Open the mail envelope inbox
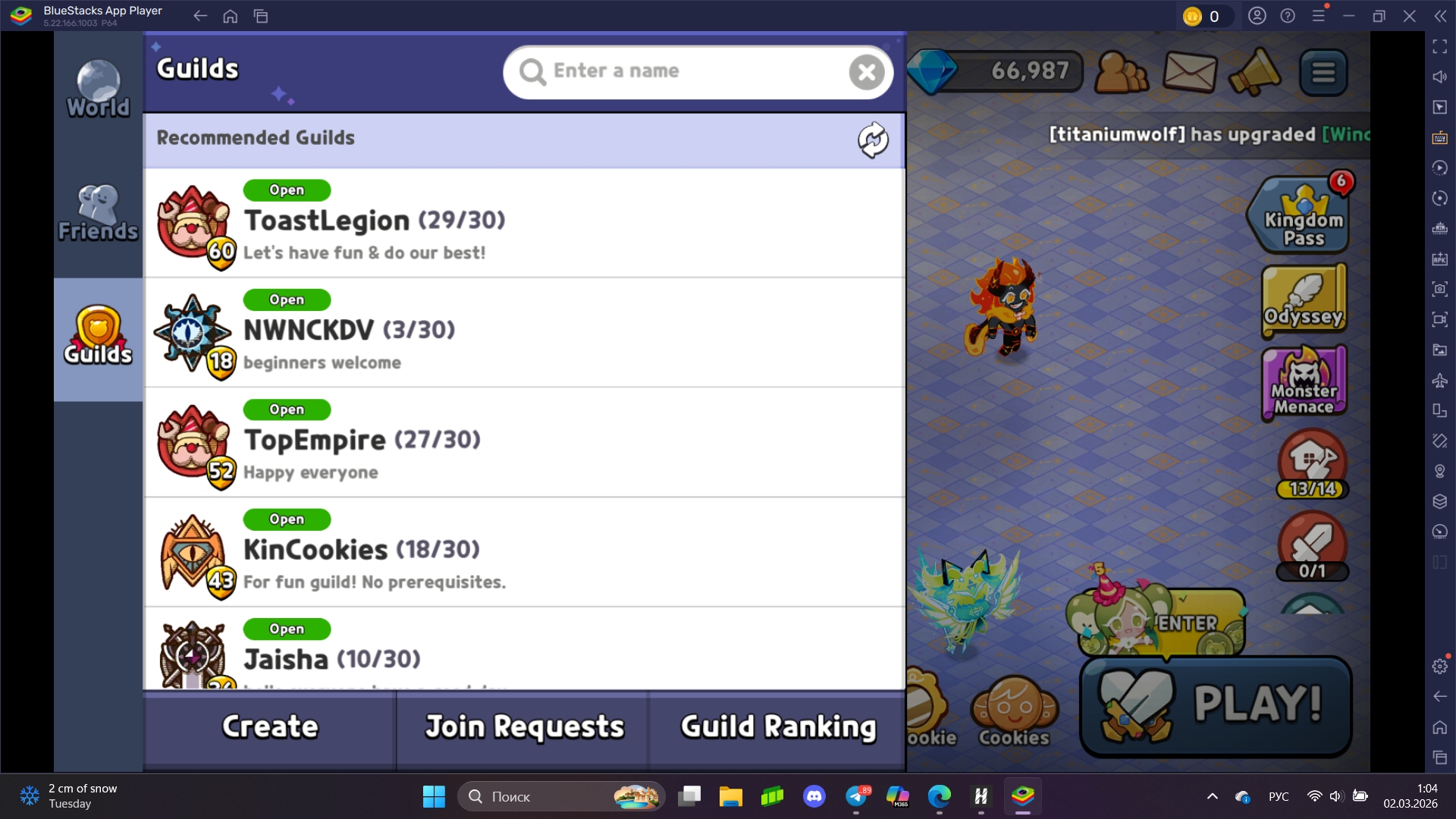The height and width of the screenshot is (819, 1456). click(x=1190, y=72)
